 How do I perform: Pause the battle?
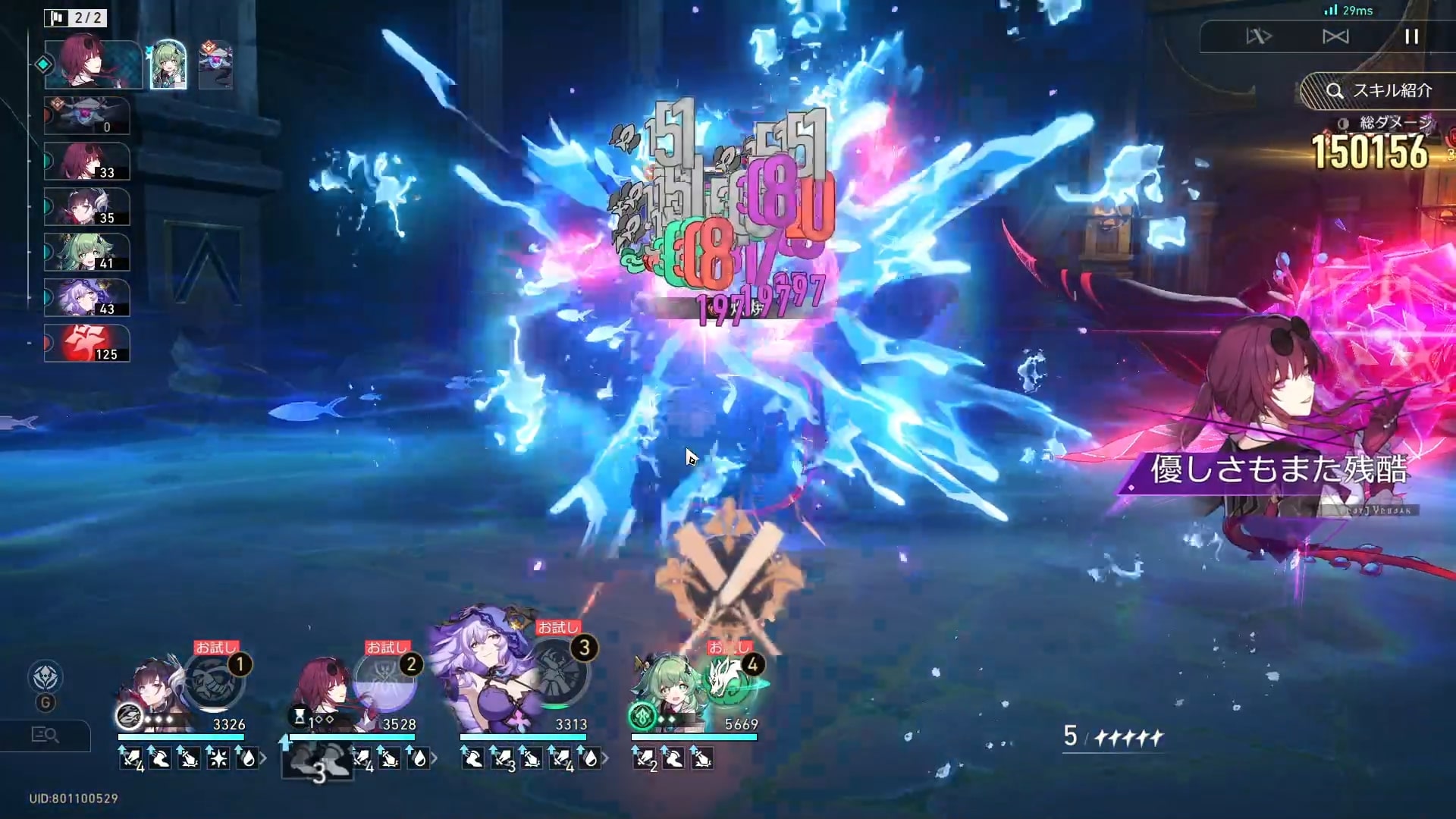point(1411,36)
